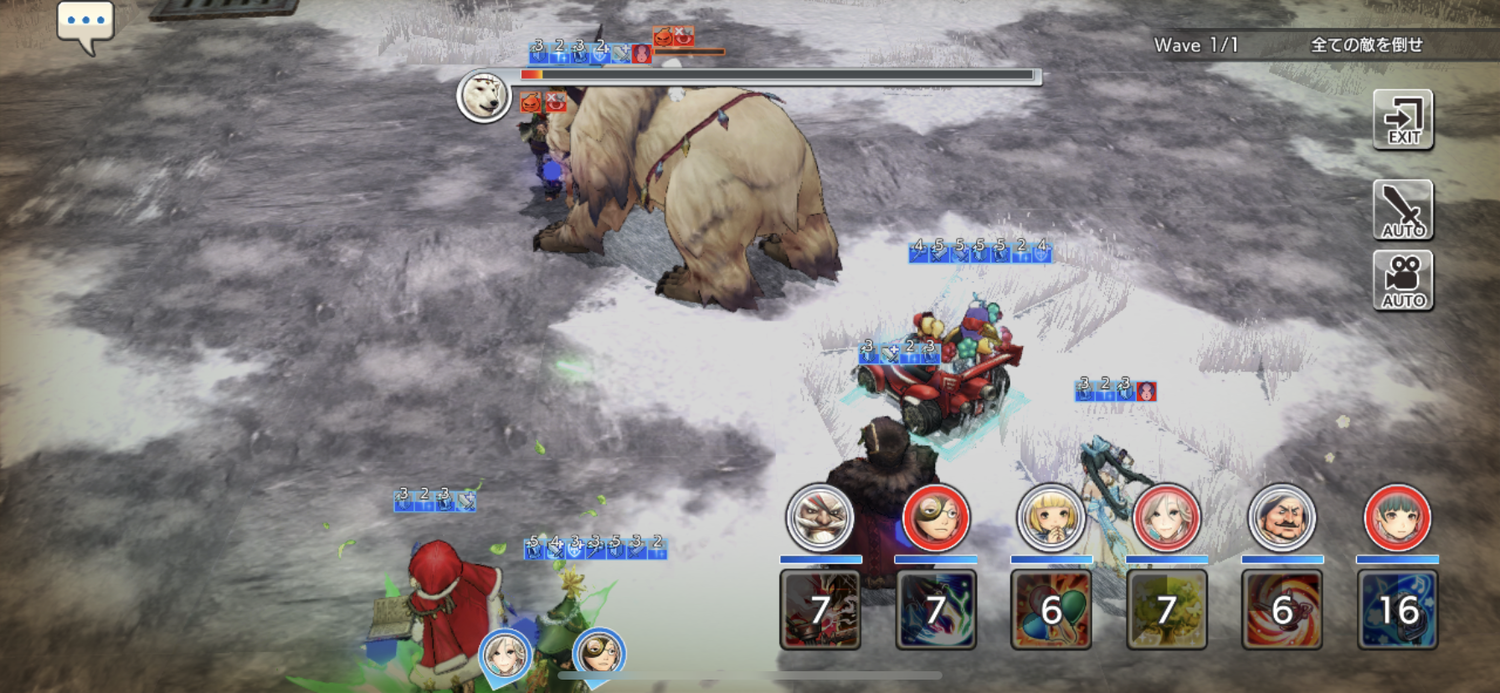The width and height of the screenshot is (1500, 693).
Task: Choose the blonde praying girl portrait
Action: click(1051, 517)
